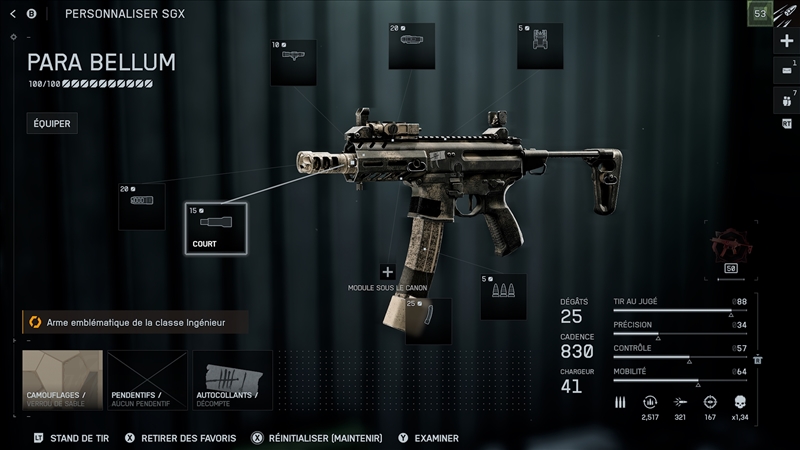This screenshot has width=800, height=450.
Task: Select the red weapon preview thumbnail
Action: (x=730, y=248)
